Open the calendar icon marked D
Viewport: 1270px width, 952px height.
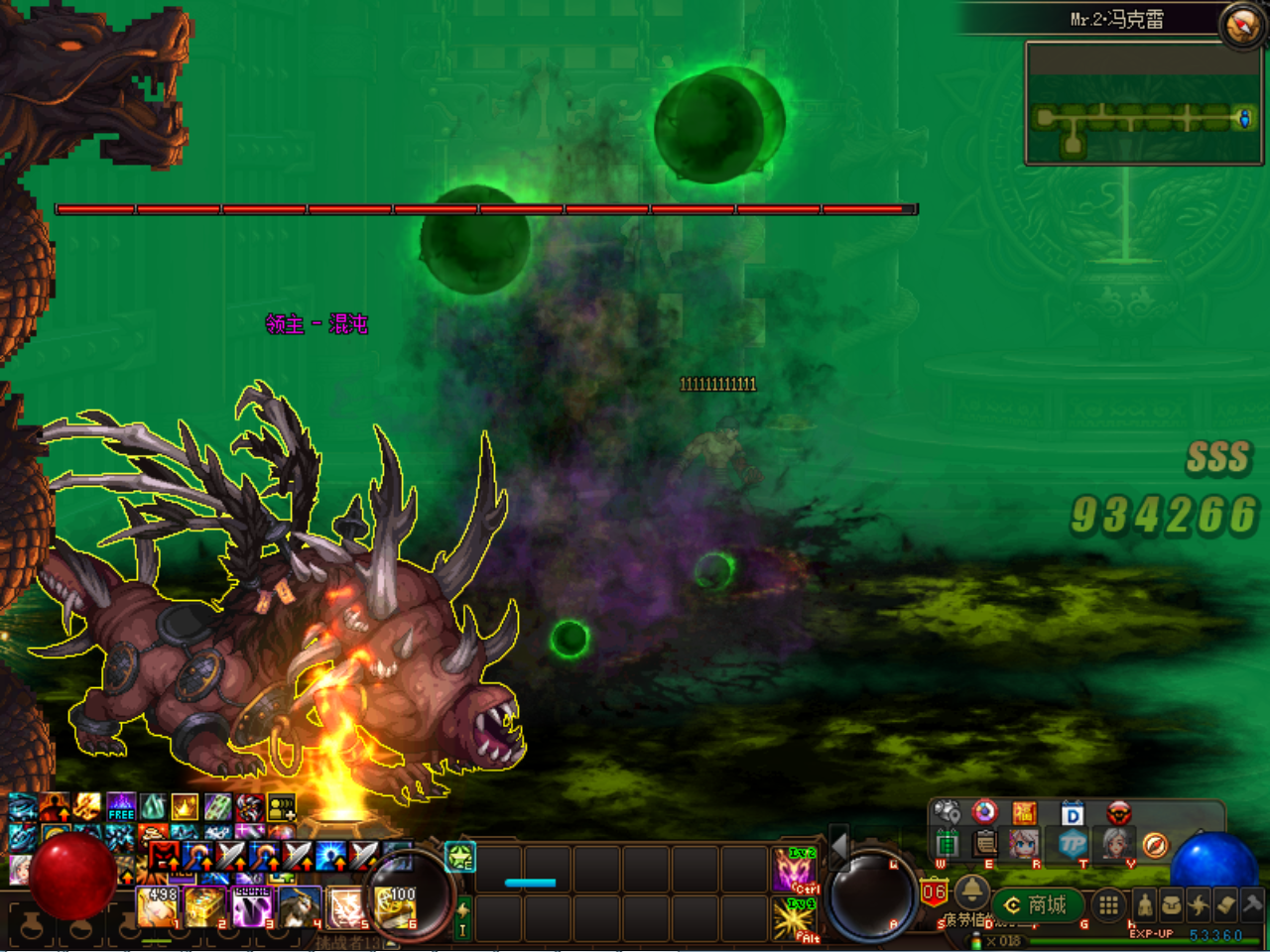[x=1072, y=814]
